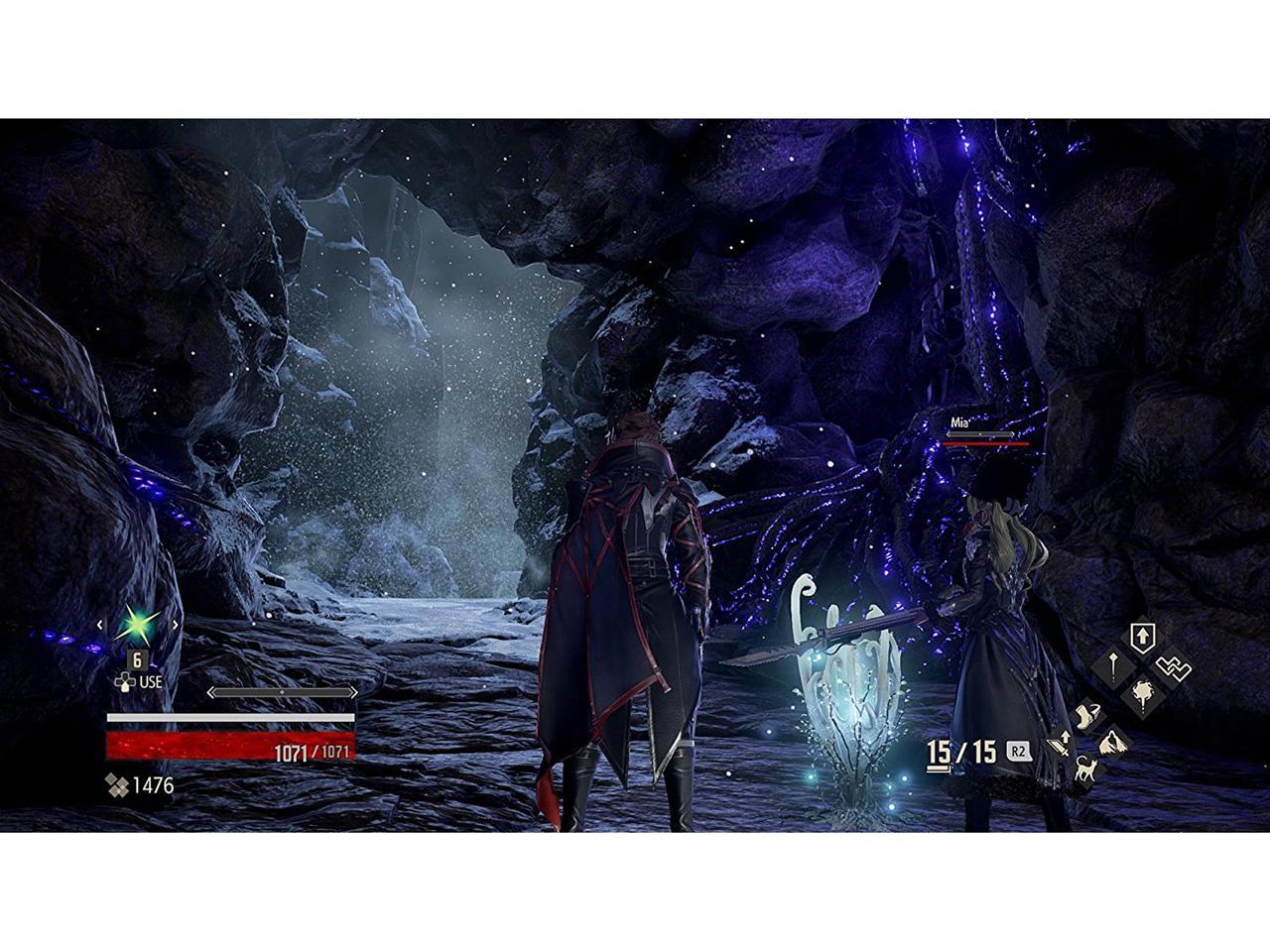
Task: Click the shield buff Gift icon
Action: (x=1142, y=636)
